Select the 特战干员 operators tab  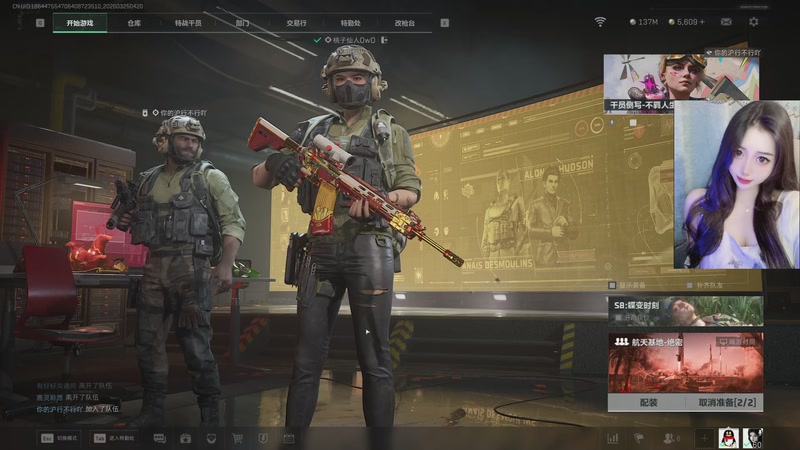click(187, 22)
